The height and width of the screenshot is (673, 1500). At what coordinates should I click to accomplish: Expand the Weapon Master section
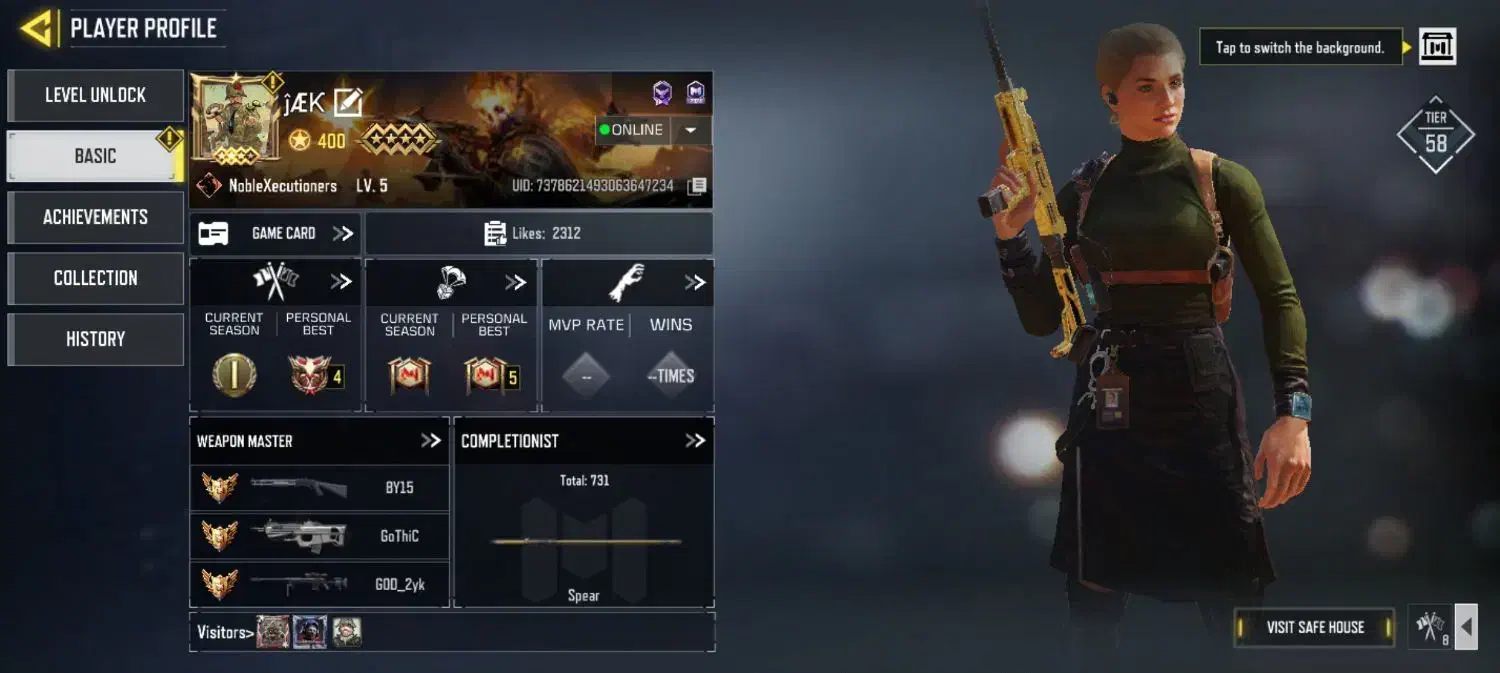(x=430, y=441)
